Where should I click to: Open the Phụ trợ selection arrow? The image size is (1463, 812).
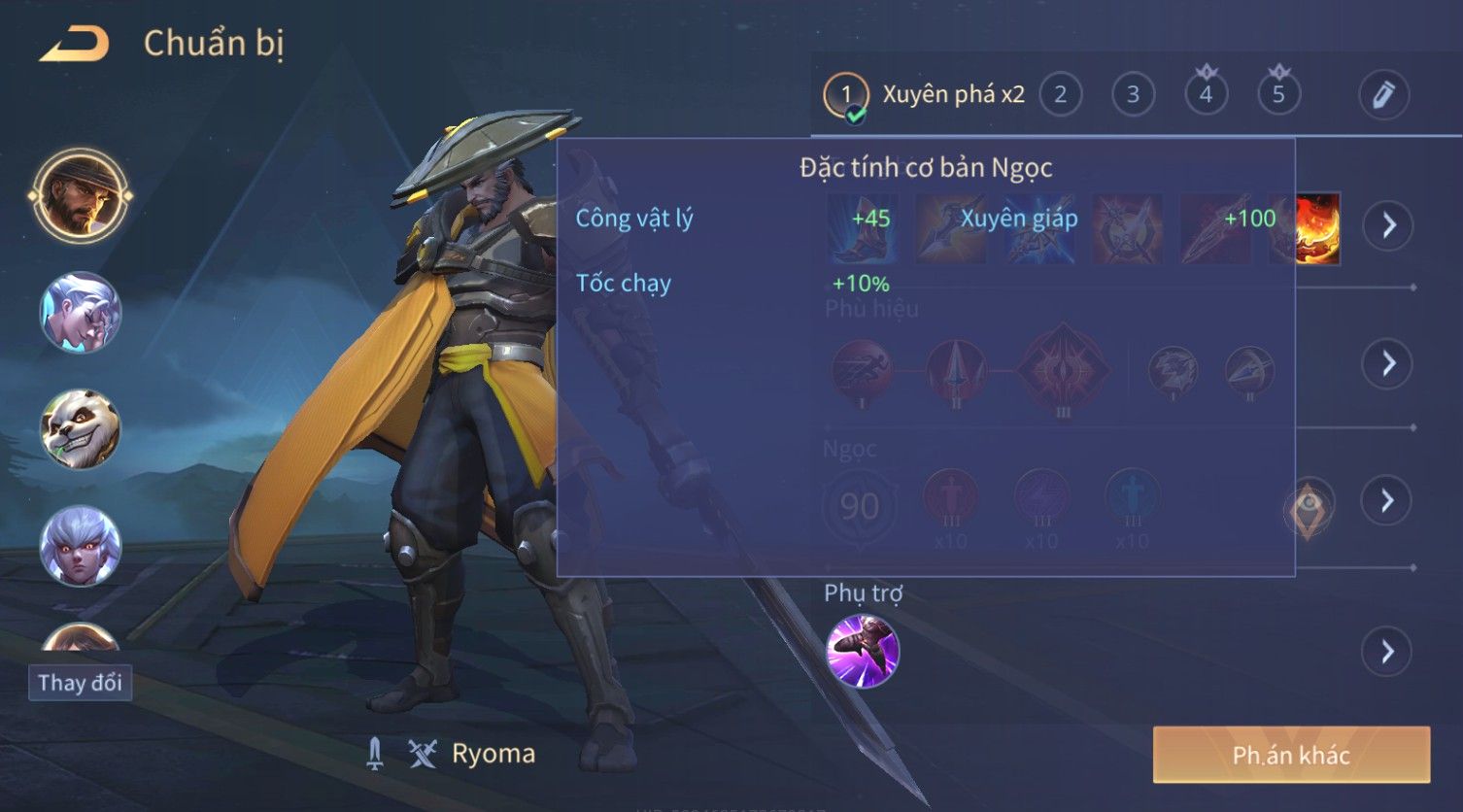coord(1387,651)
